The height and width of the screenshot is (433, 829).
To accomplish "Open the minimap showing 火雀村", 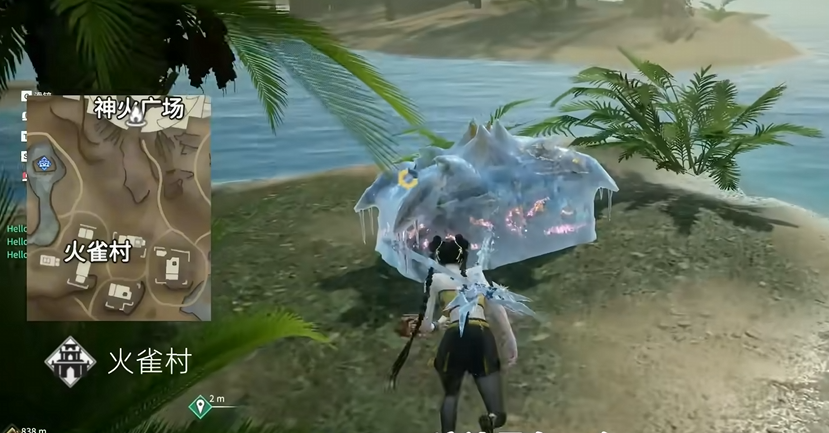I will (x=119, y=208).
